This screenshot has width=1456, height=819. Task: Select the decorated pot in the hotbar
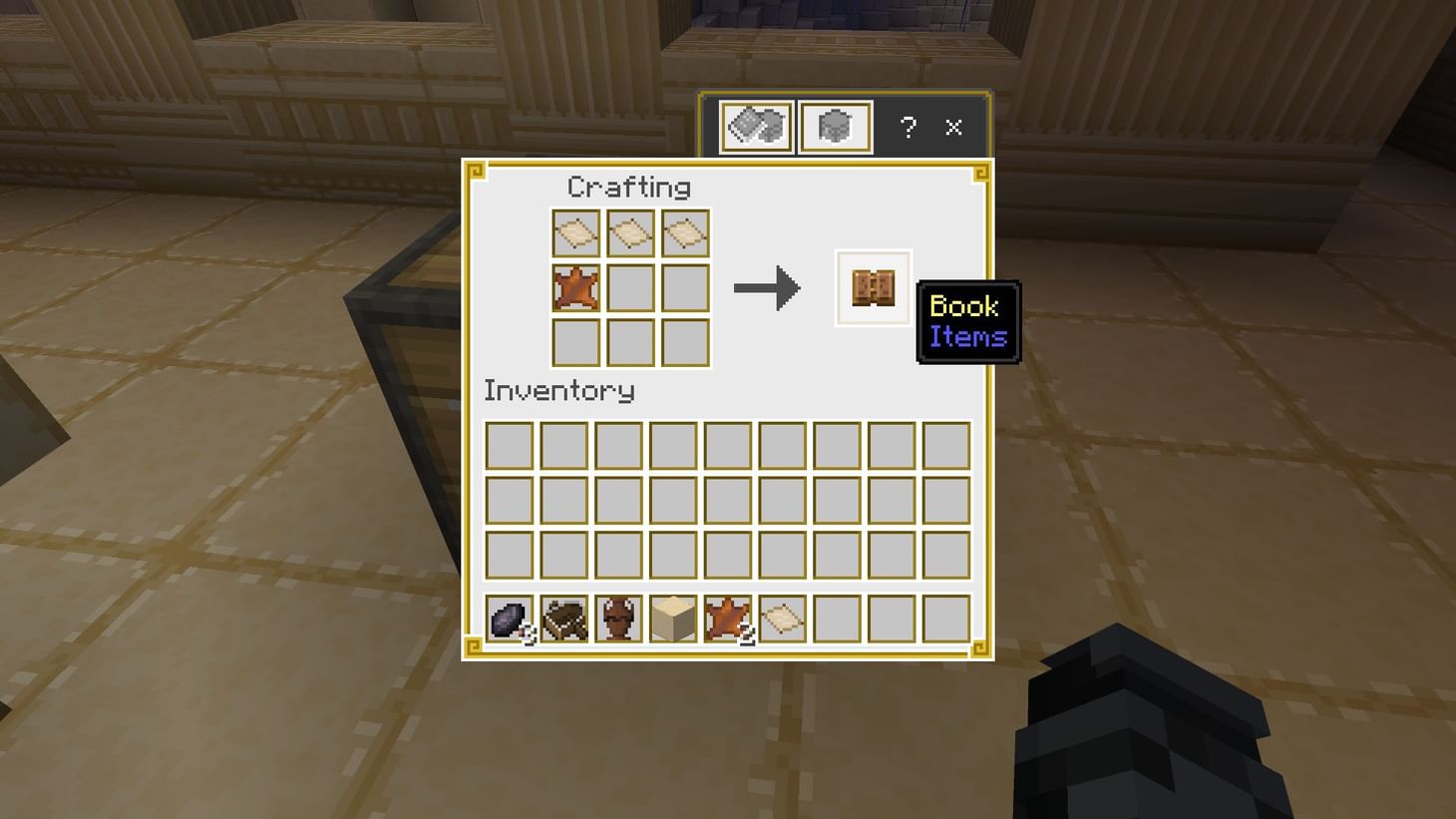pyautogui.click(x=618, y=618)
